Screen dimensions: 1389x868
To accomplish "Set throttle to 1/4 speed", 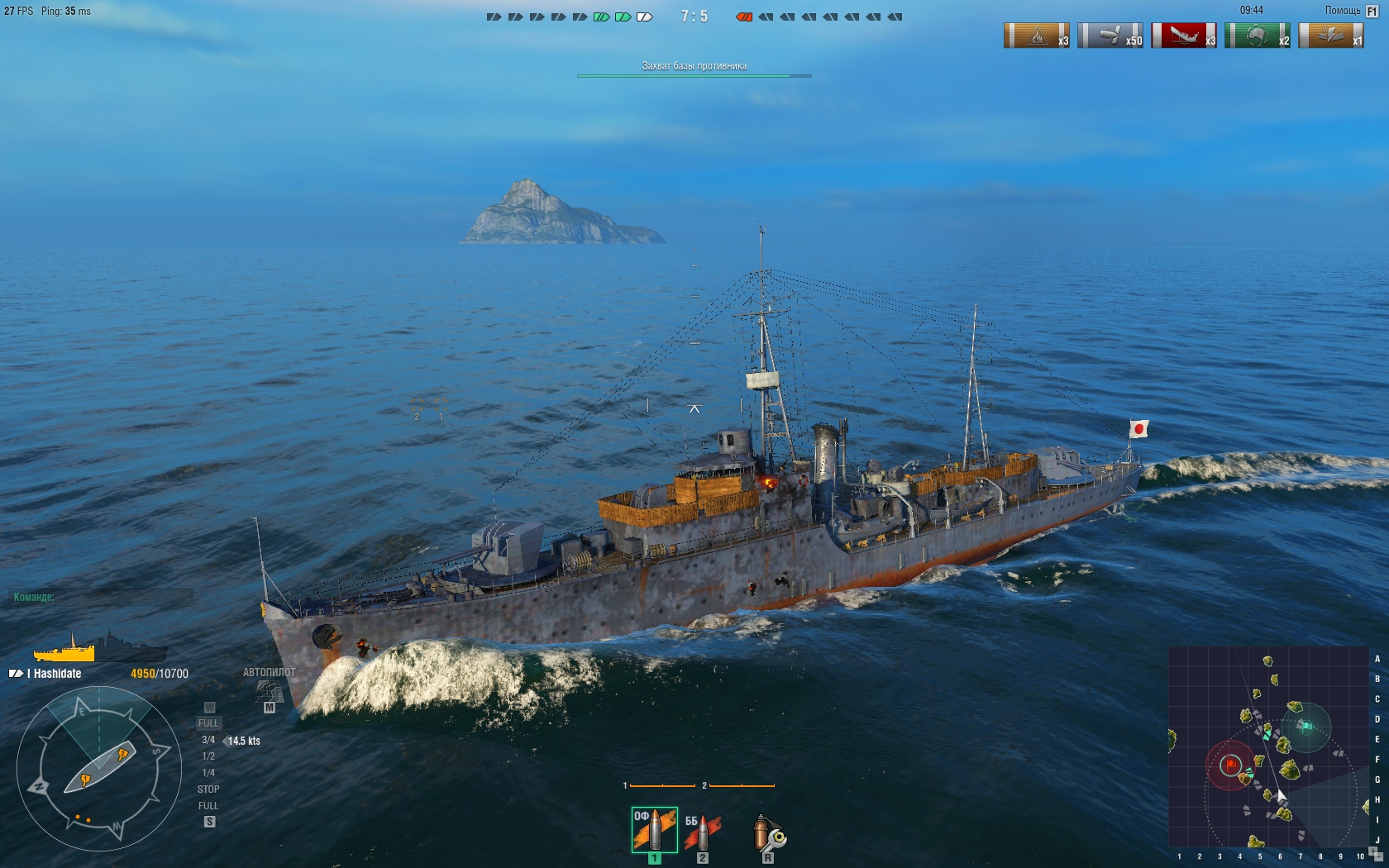I will pyautogui.click(x=208, y=773).
